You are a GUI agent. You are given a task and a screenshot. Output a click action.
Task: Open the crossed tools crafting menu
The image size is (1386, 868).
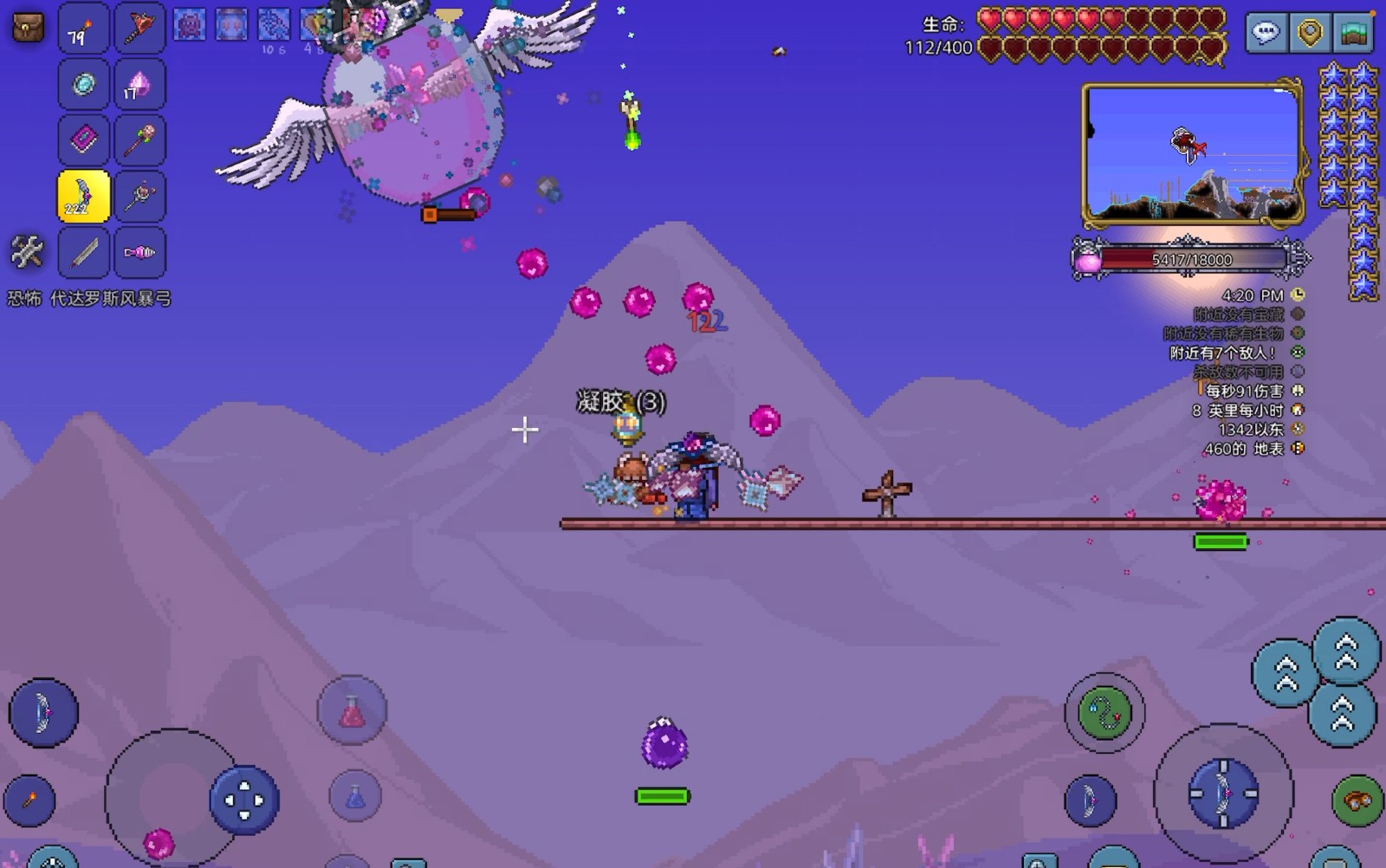pos(27,252)
